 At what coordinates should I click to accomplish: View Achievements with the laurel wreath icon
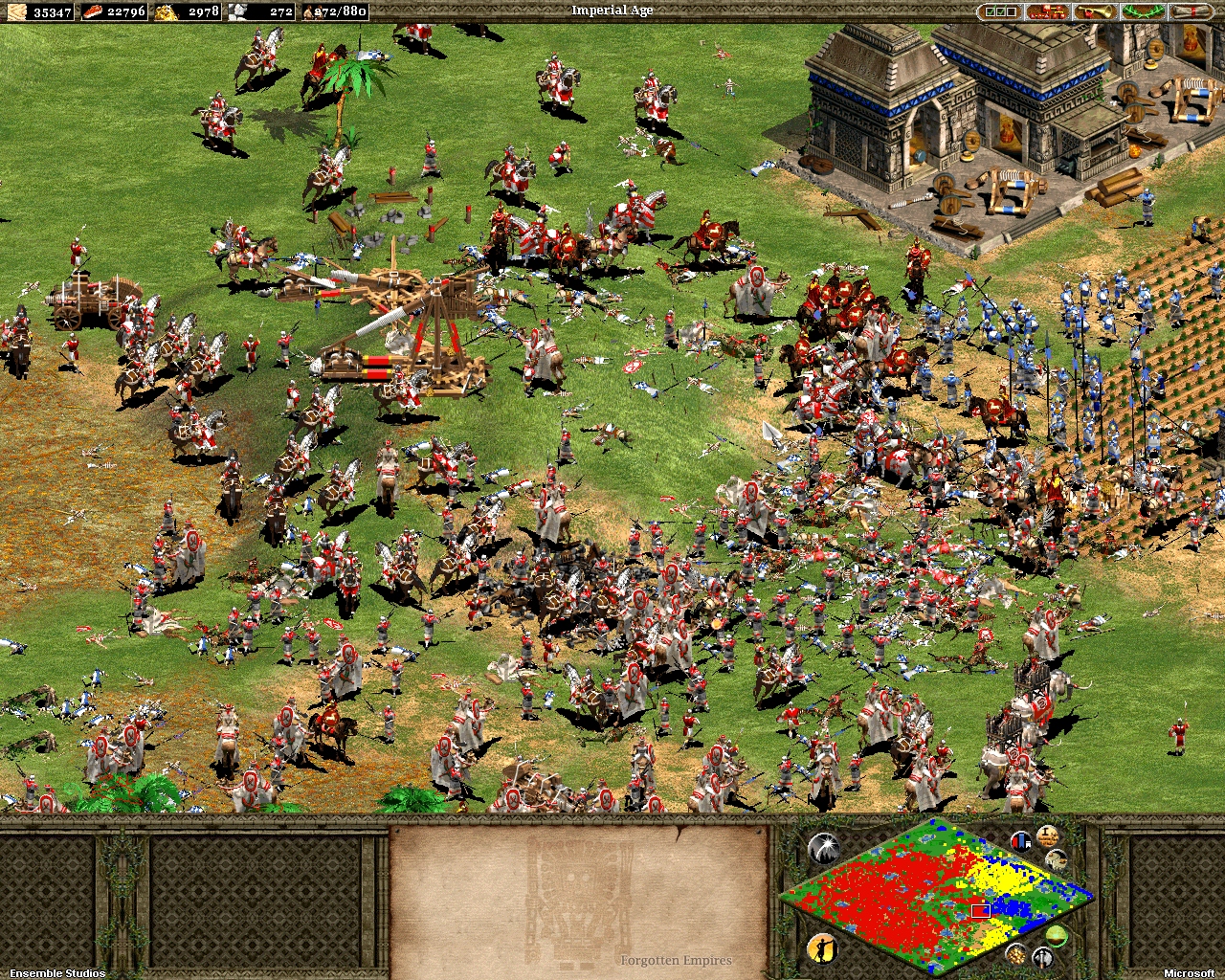(x=1144, y=11)
